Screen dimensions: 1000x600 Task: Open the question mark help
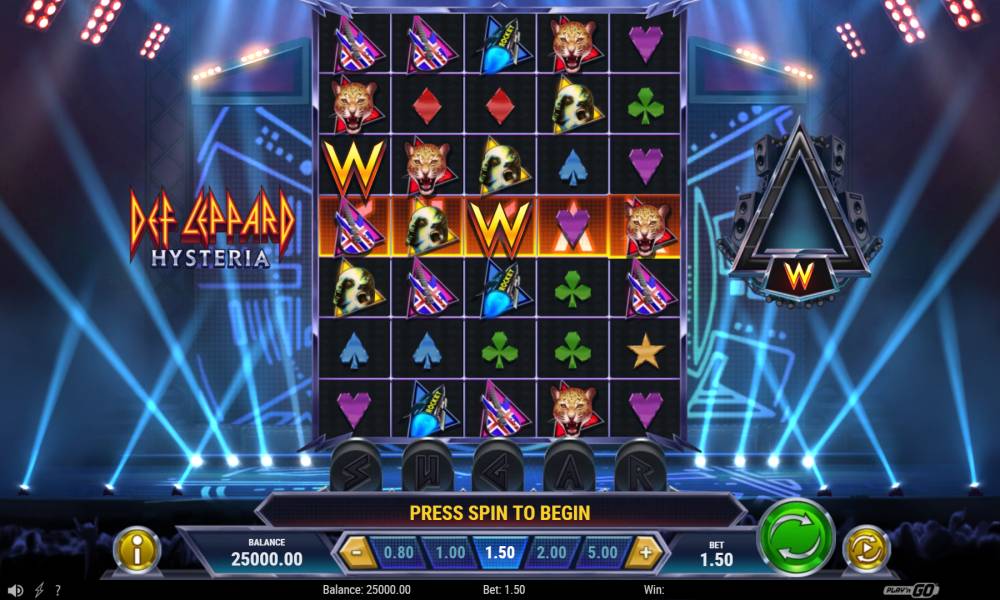click(x=59, y=590)
